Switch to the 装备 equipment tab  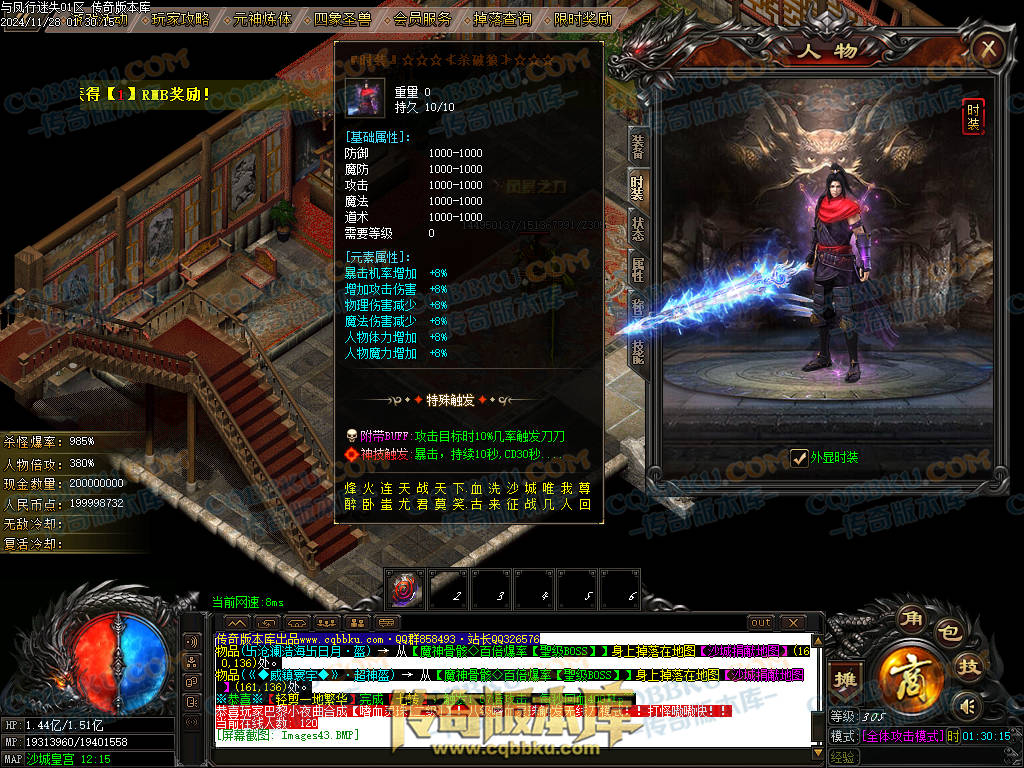(637, 147)
